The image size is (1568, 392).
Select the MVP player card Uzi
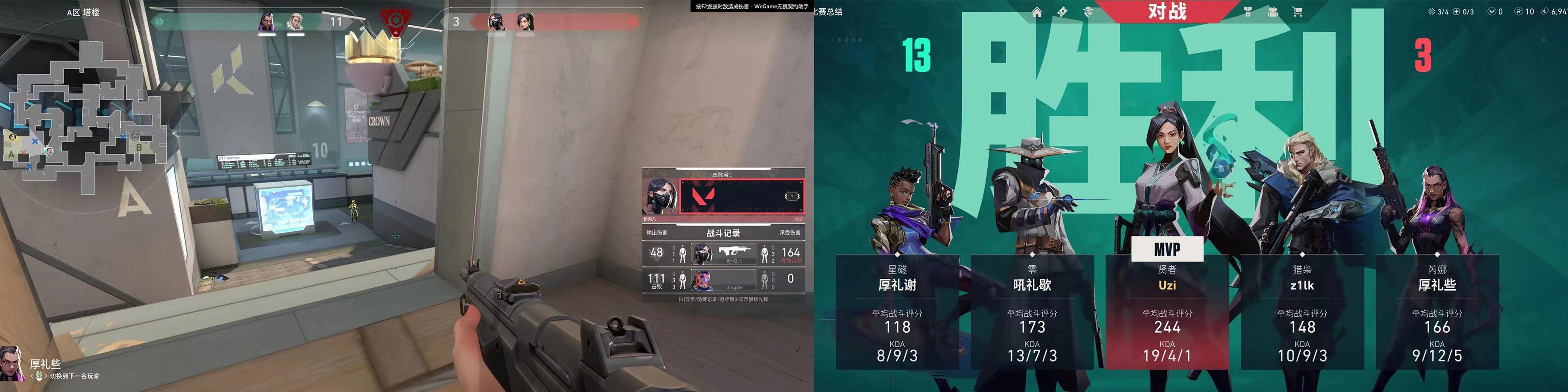coord(1167,311)
